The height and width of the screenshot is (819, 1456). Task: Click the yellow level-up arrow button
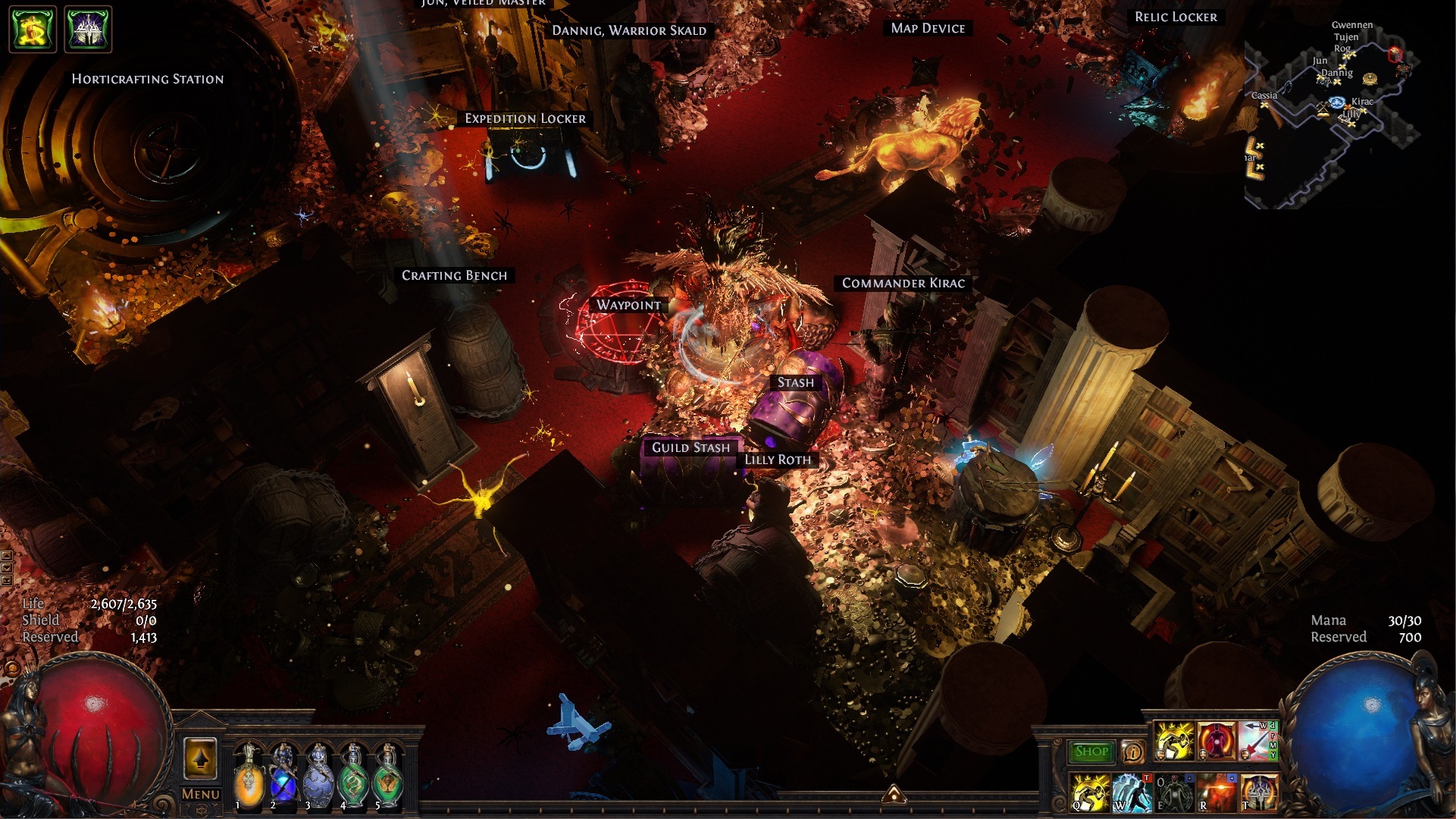200,758
